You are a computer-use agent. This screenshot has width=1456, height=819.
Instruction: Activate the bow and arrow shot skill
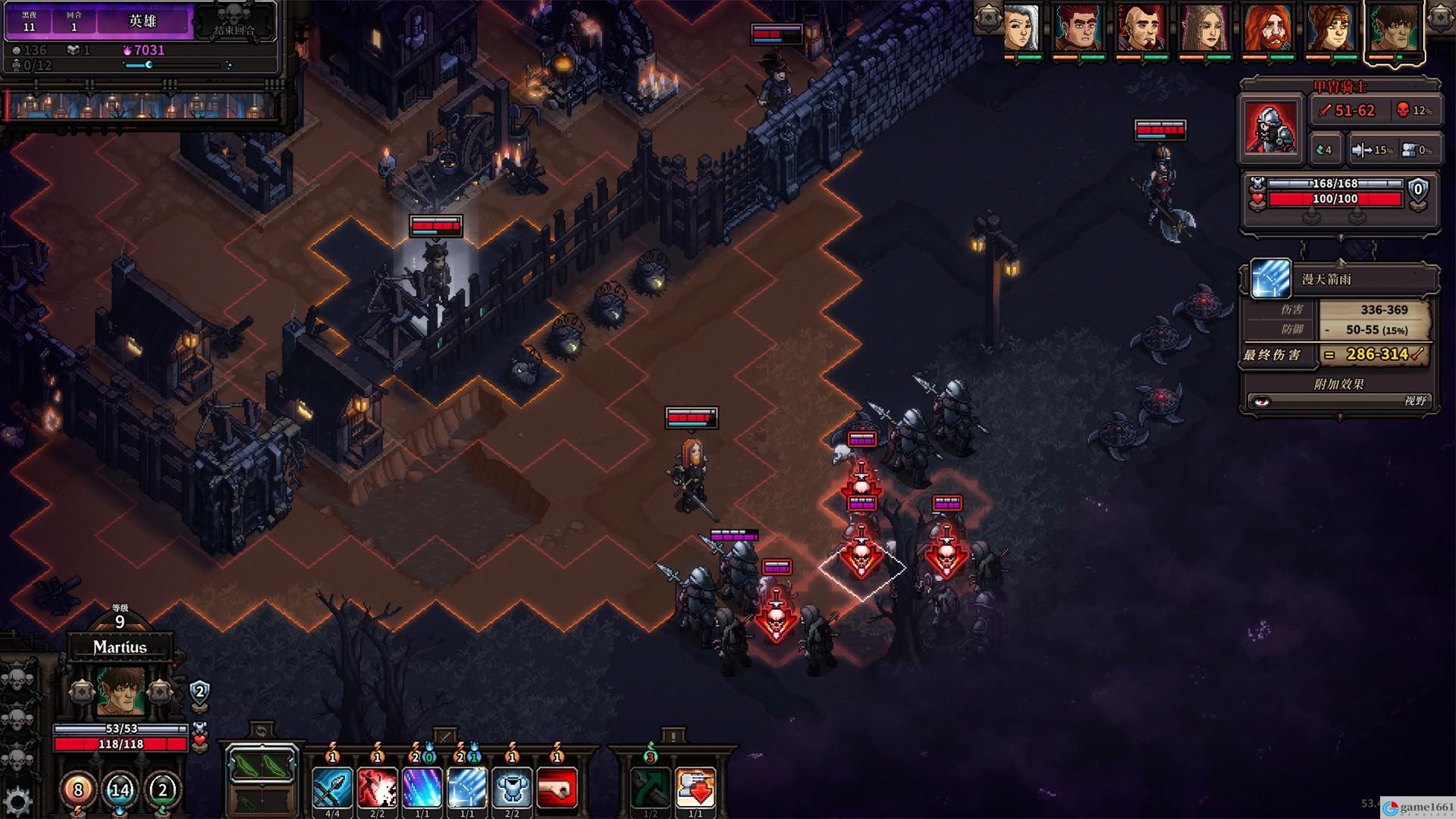tap(332, 787)
